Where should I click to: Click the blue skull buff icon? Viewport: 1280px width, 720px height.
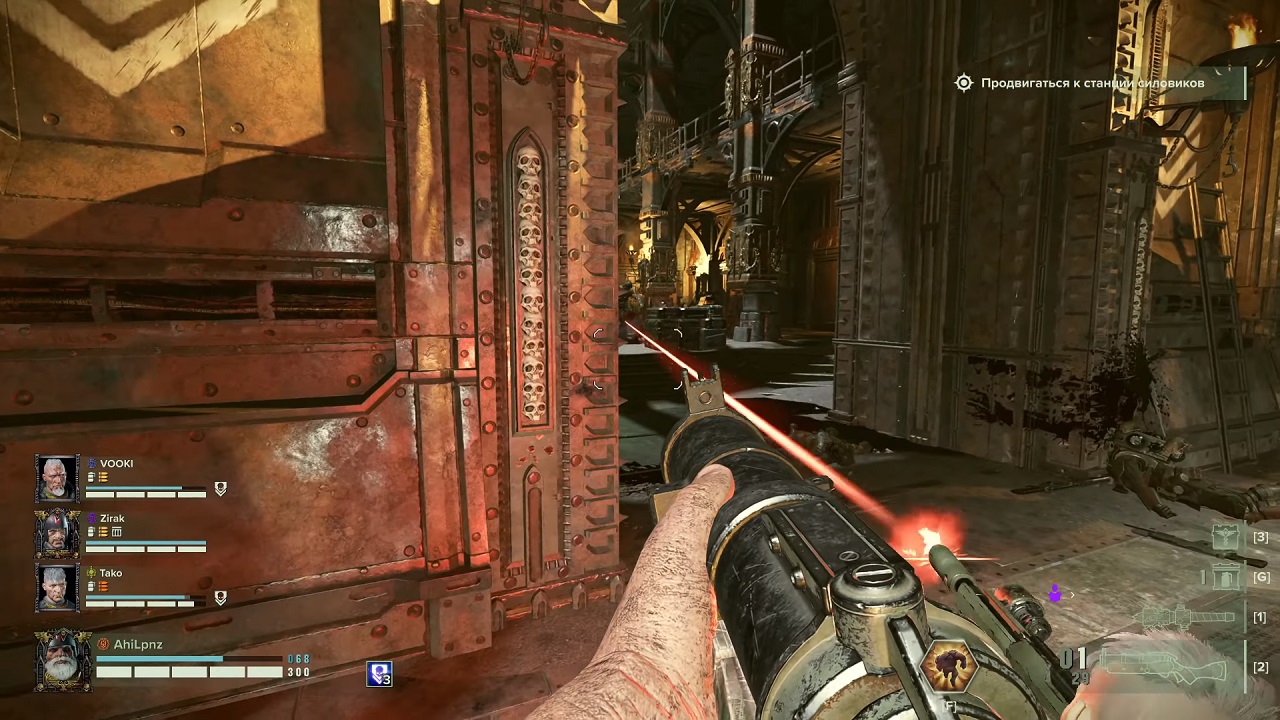379,674
